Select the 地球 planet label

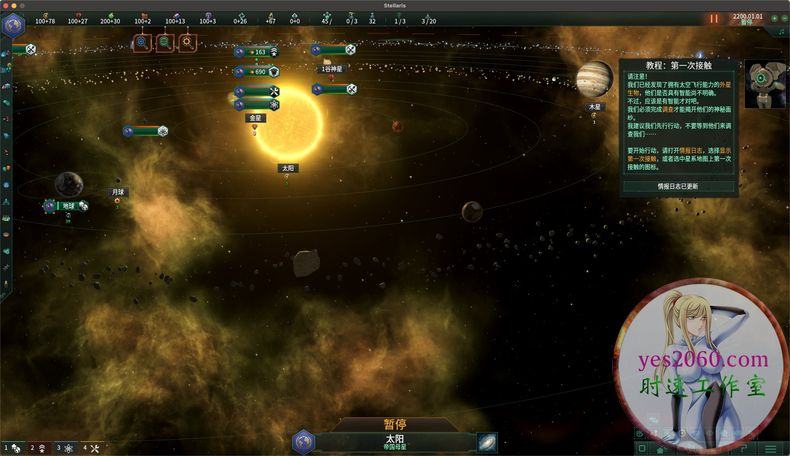click(67, 205)
